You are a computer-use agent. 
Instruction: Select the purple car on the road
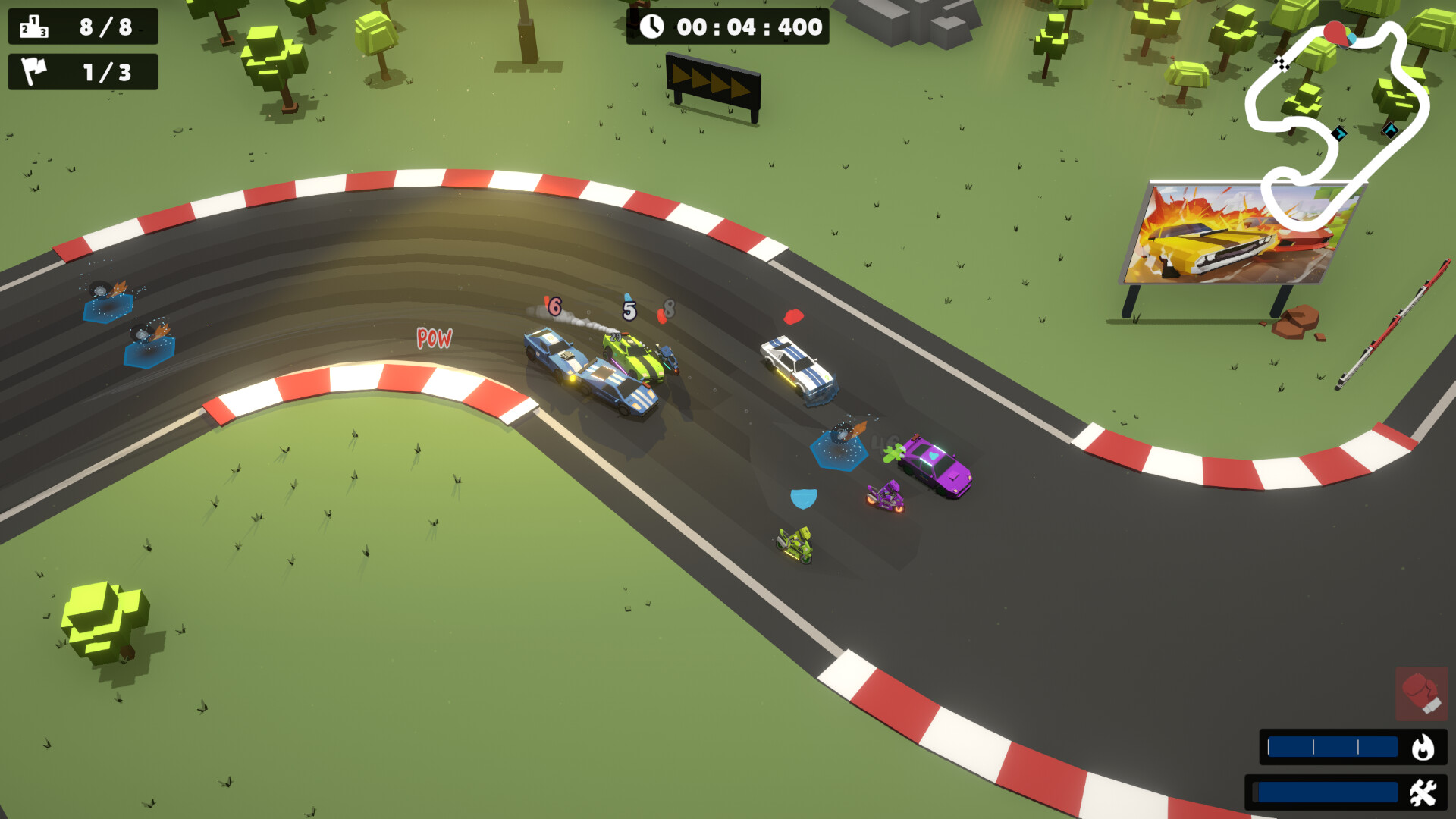pos(938,466)
